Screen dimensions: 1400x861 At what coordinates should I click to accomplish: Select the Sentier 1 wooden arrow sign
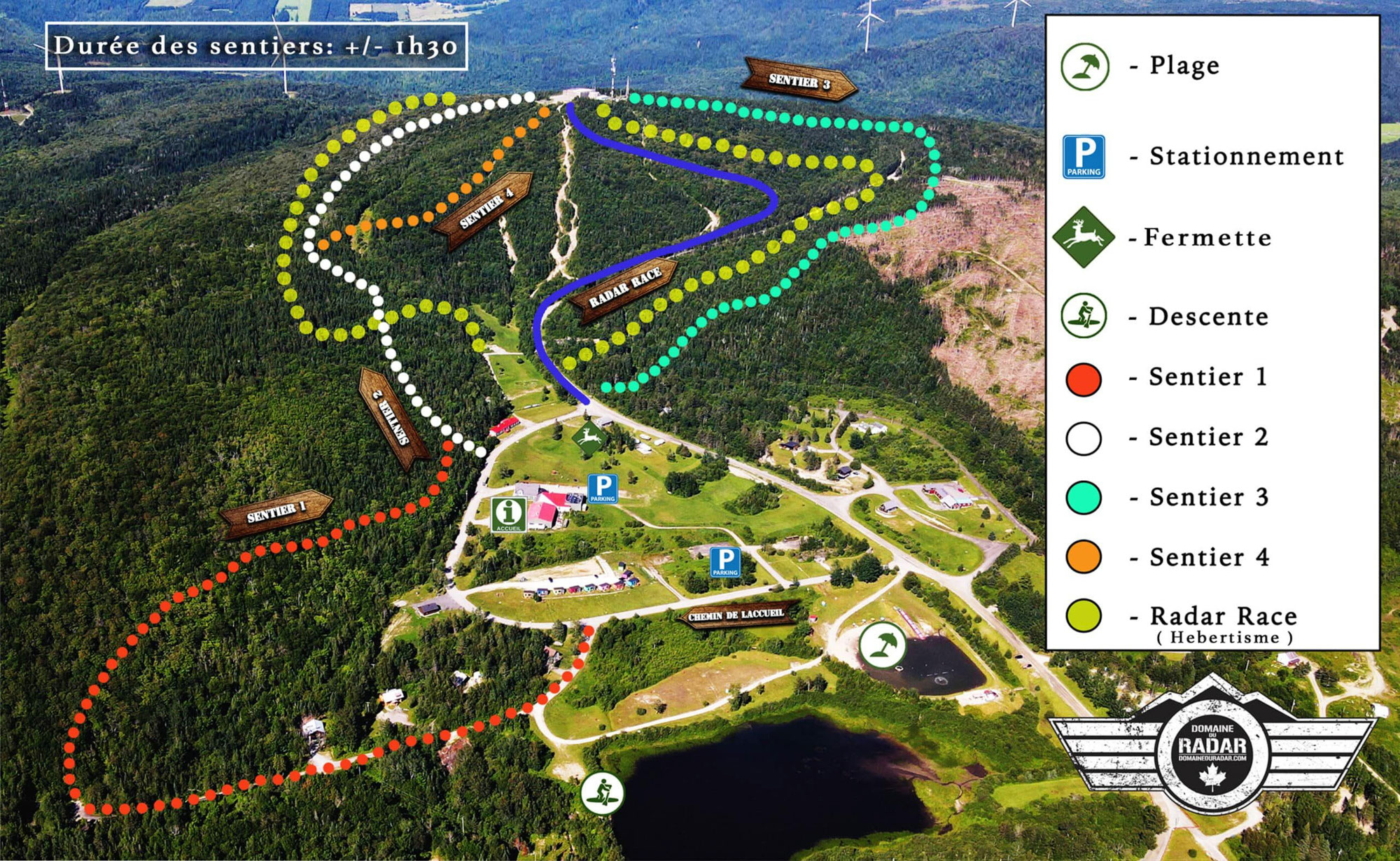pos(276,512)
